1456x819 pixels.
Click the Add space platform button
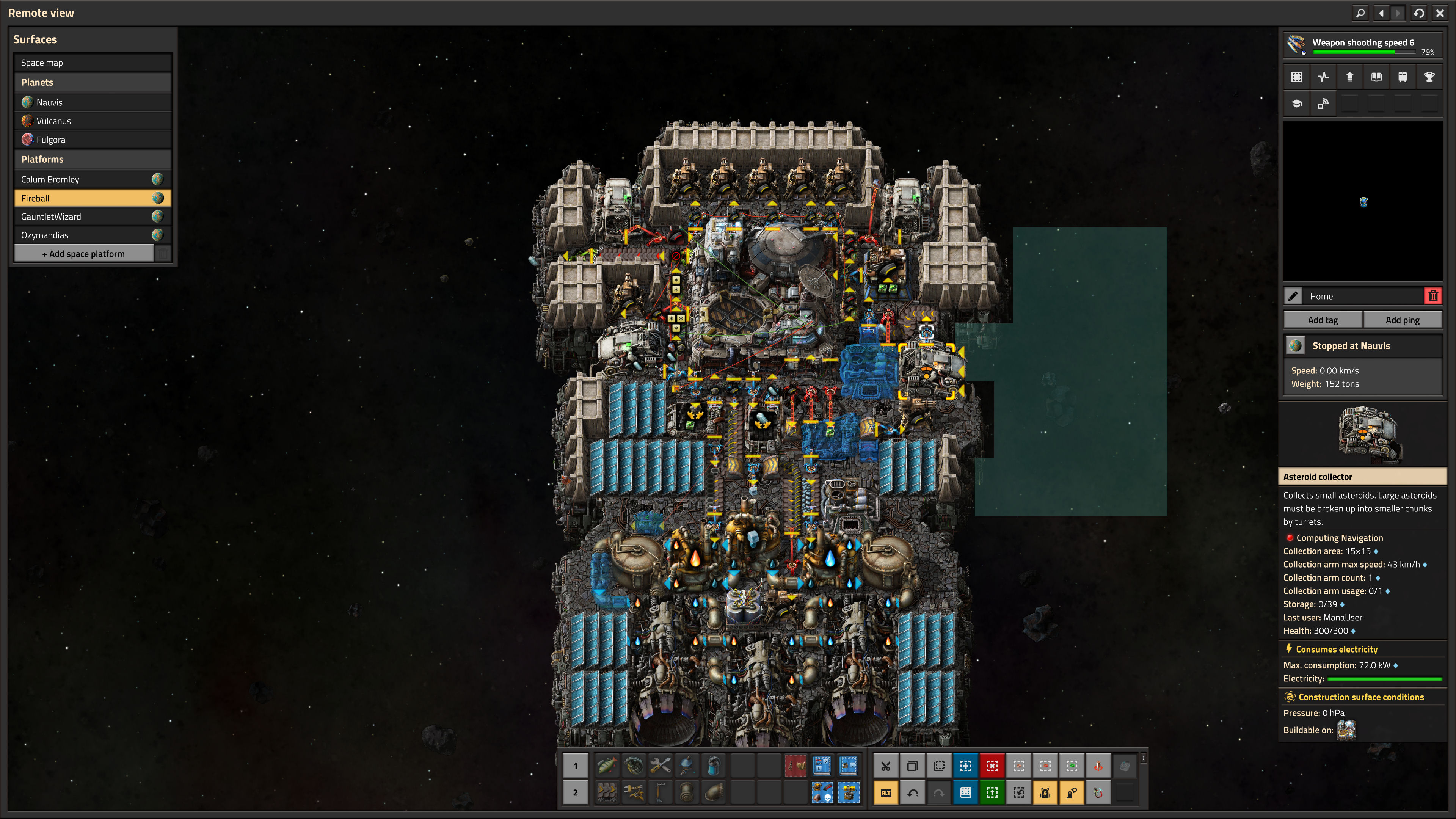(x=84, y=254)
